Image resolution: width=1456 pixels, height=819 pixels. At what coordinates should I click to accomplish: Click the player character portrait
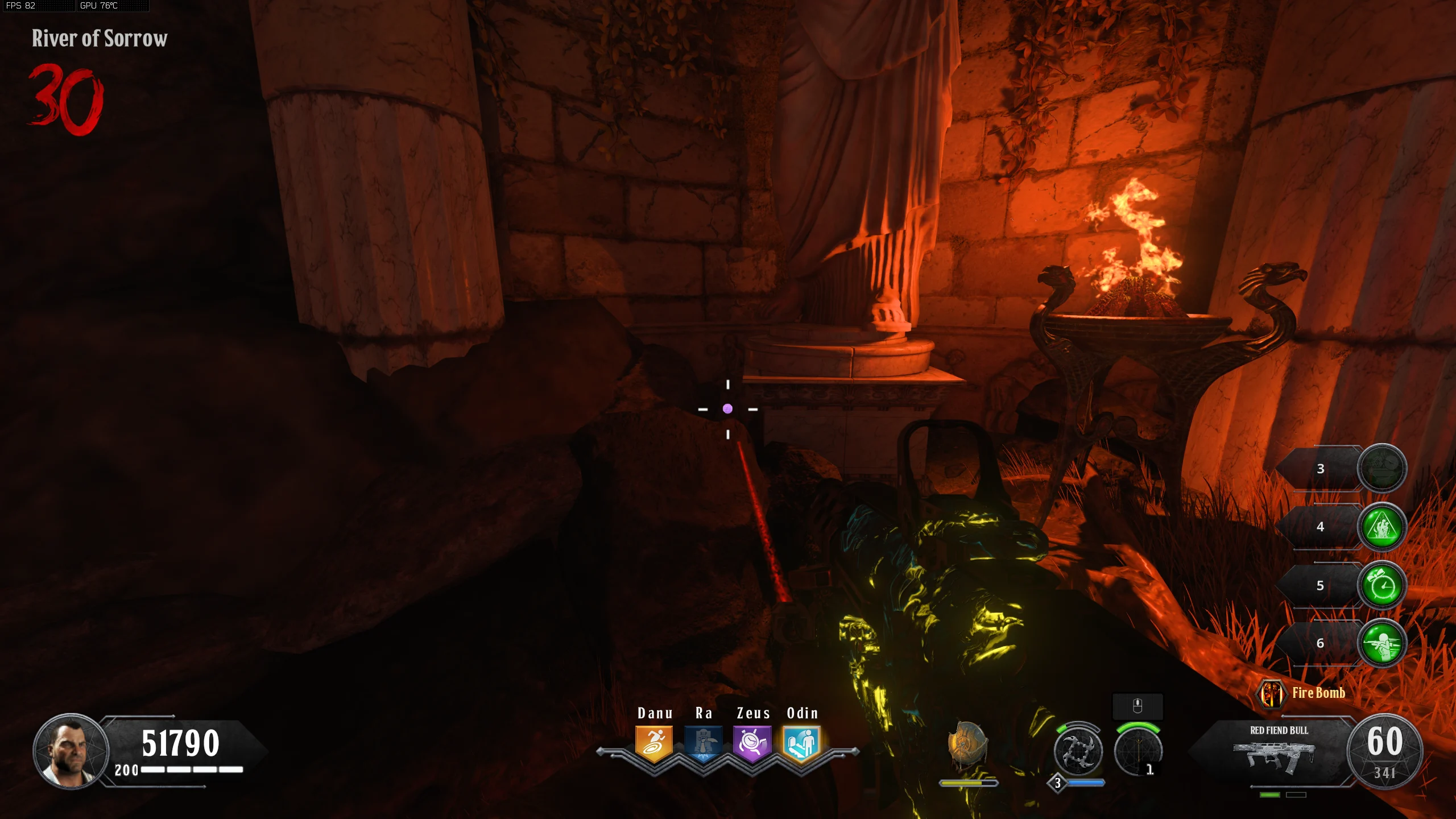tap(71, 751)
